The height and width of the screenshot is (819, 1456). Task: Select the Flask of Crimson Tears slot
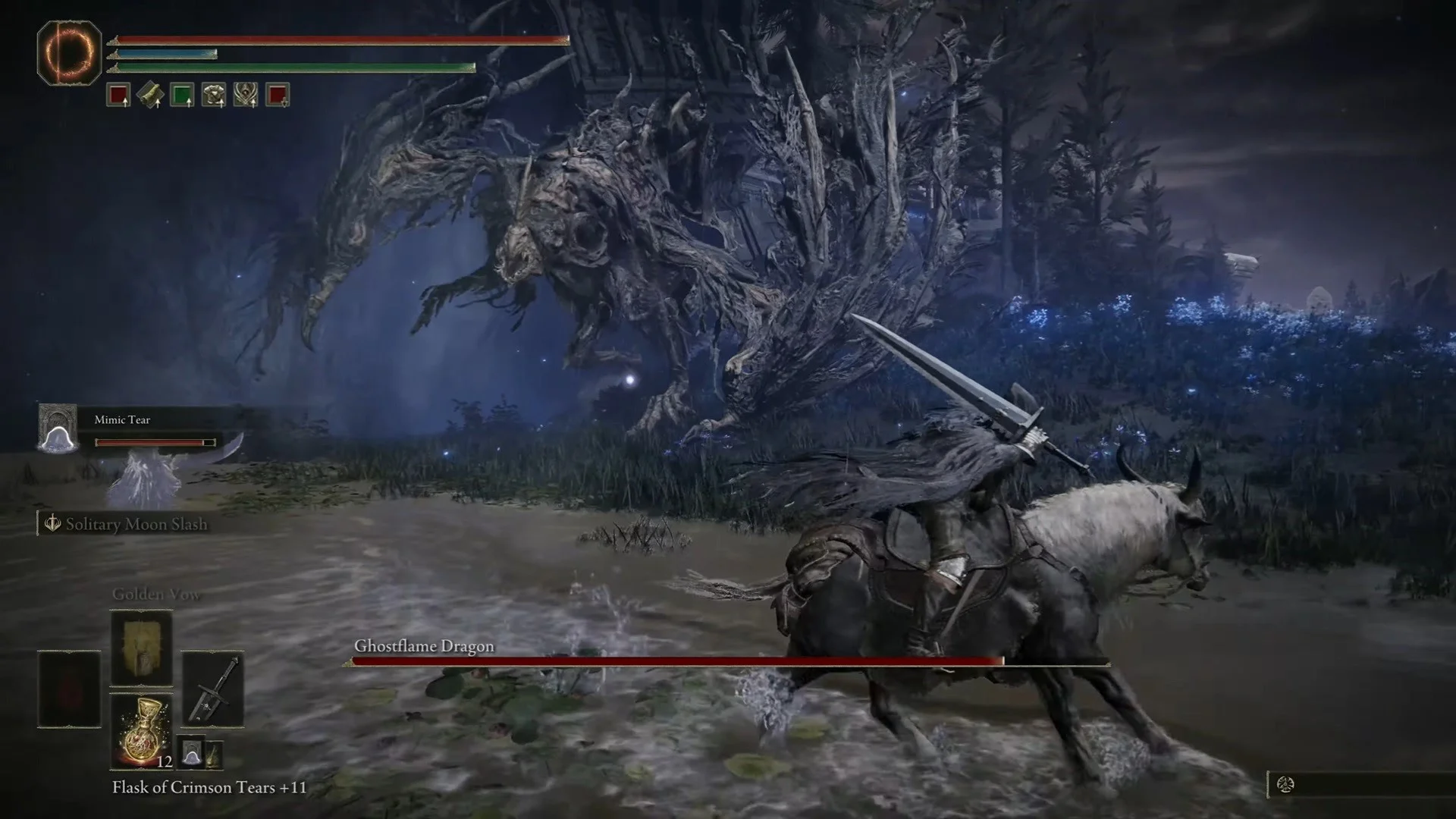pos(141,730)
